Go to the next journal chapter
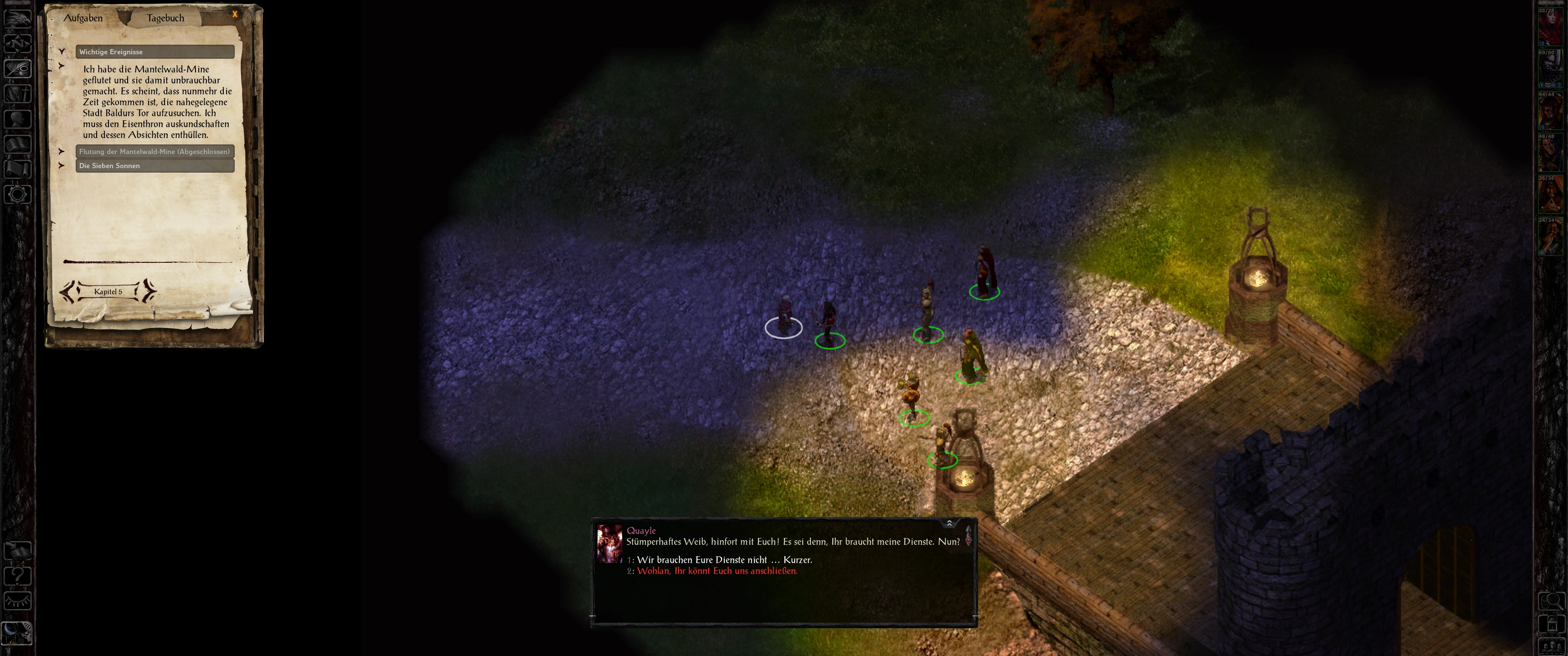The image size is (1568, 656). point(149,292)
